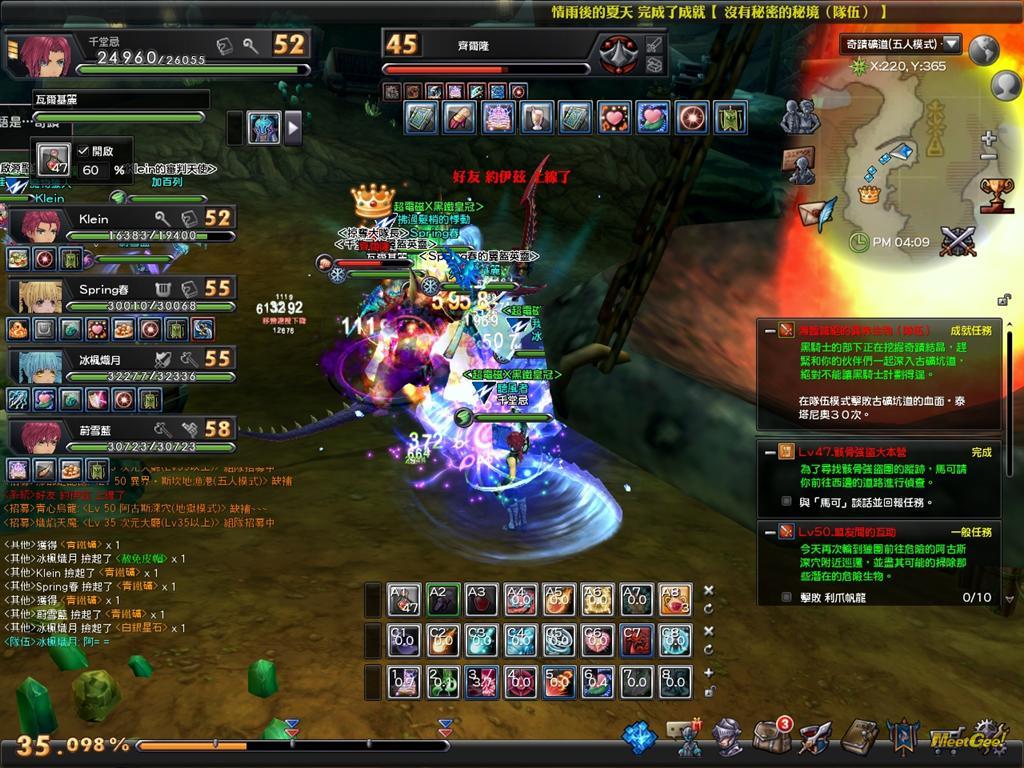The image size is (1024, 768).
Task: Toggle the 開啟 auto-potion checkbox
Action: [x=83, y=150]
